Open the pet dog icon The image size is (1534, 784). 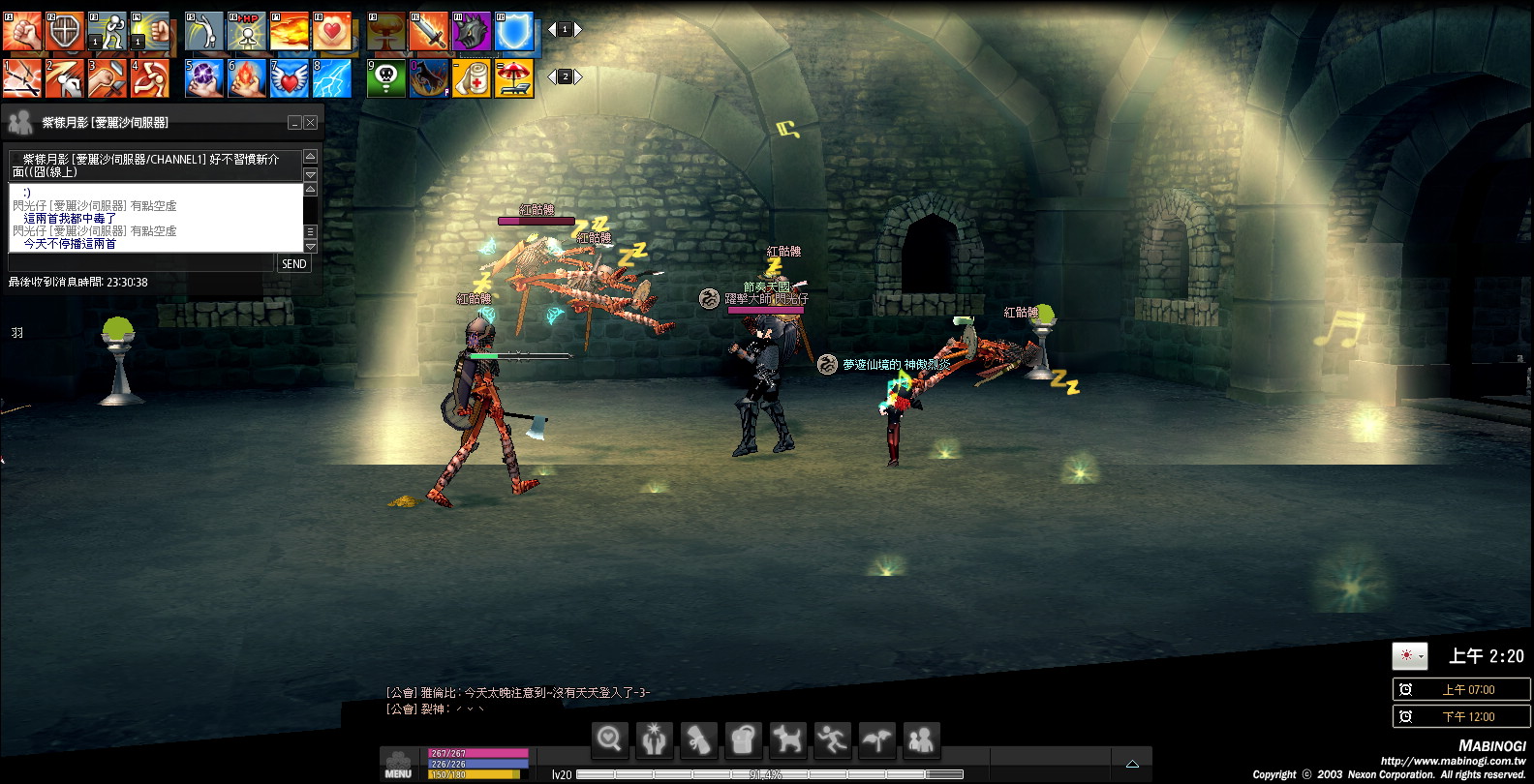(x=787, y=740)
